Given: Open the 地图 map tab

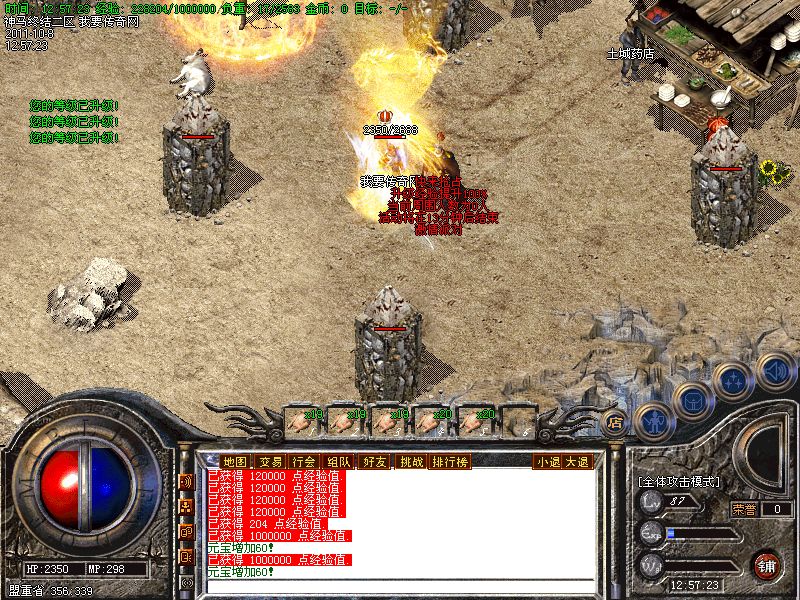Looking at the screenshot, I should 235,462.
